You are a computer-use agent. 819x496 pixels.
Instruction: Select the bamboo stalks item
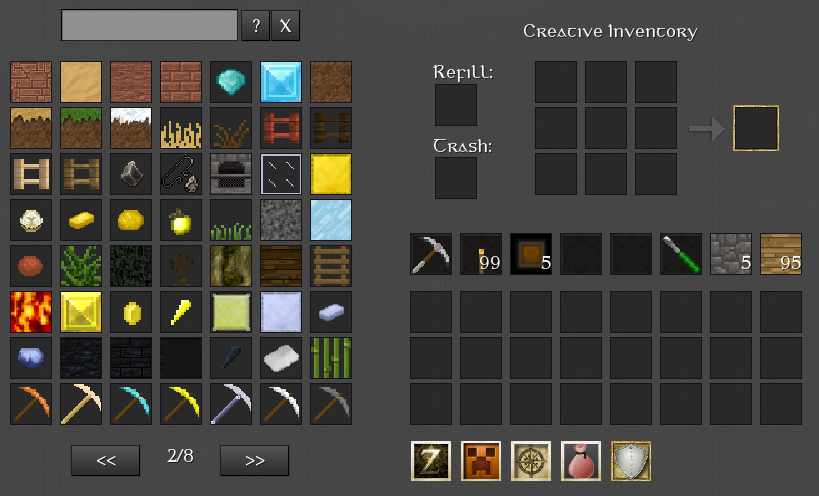click(x=330, y=357)
